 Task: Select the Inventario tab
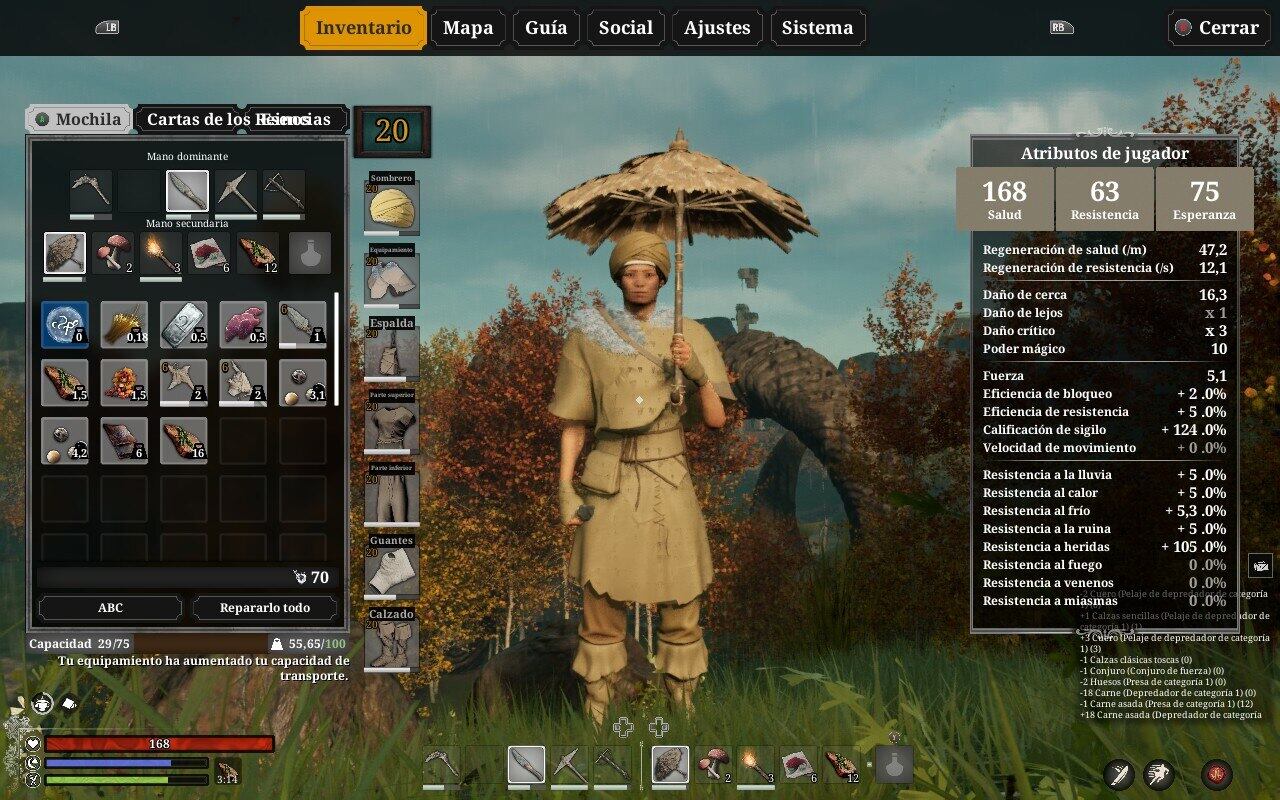coord(363,28)
